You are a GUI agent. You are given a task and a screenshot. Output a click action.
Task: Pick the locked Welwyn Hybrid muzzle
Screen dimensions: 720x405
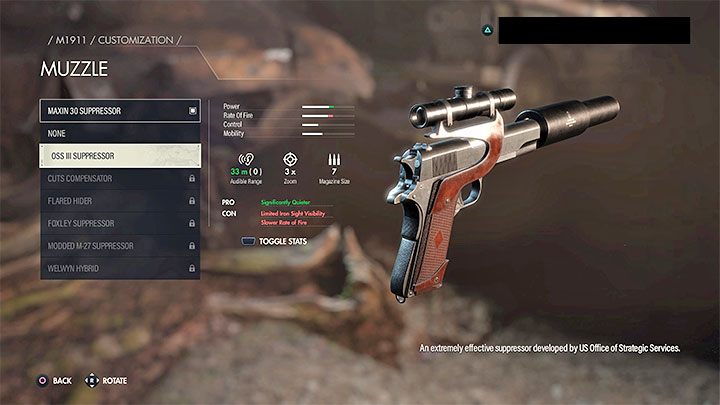[120, 268]
